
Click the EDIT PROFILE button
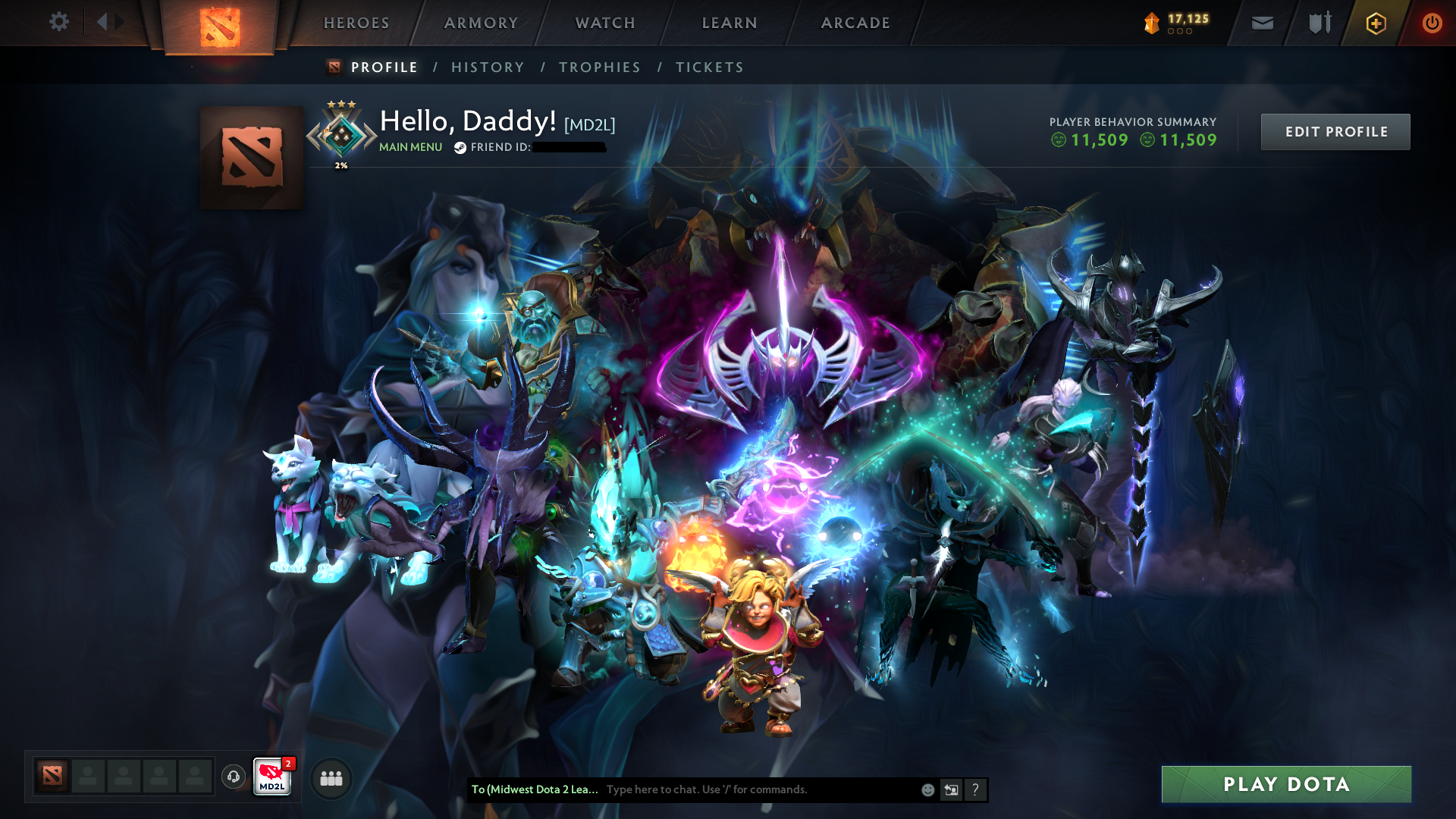(1335, 131)
